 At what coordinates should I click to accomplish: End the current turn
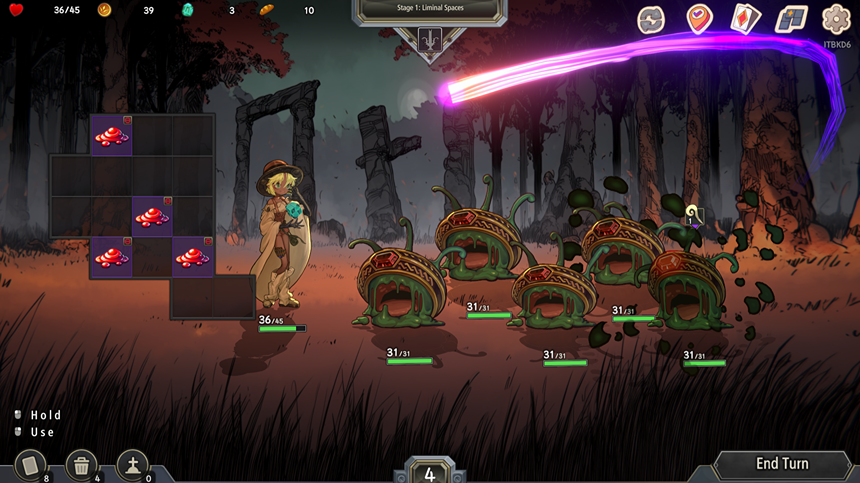[x=782, y=464]
